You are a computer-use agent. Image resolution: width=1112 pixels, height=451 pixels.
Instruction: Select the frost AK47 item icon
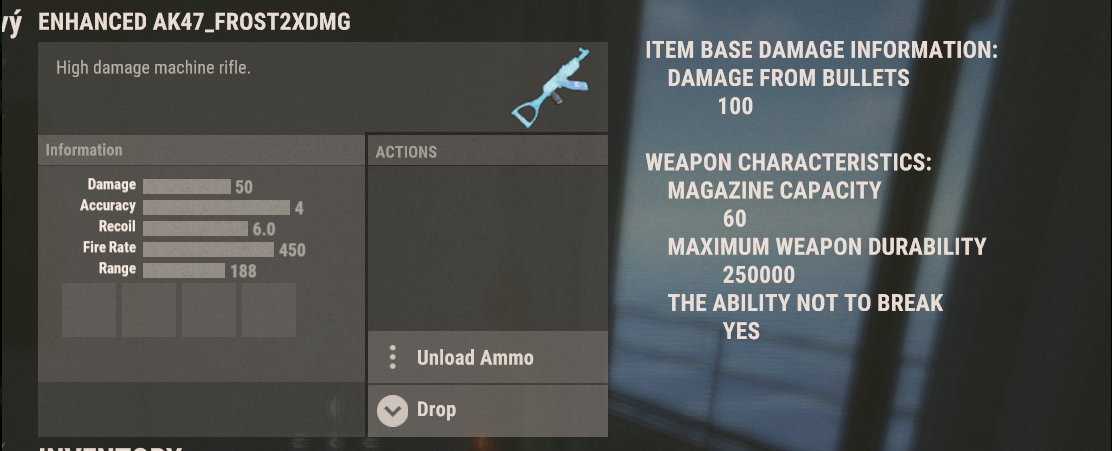547,88
